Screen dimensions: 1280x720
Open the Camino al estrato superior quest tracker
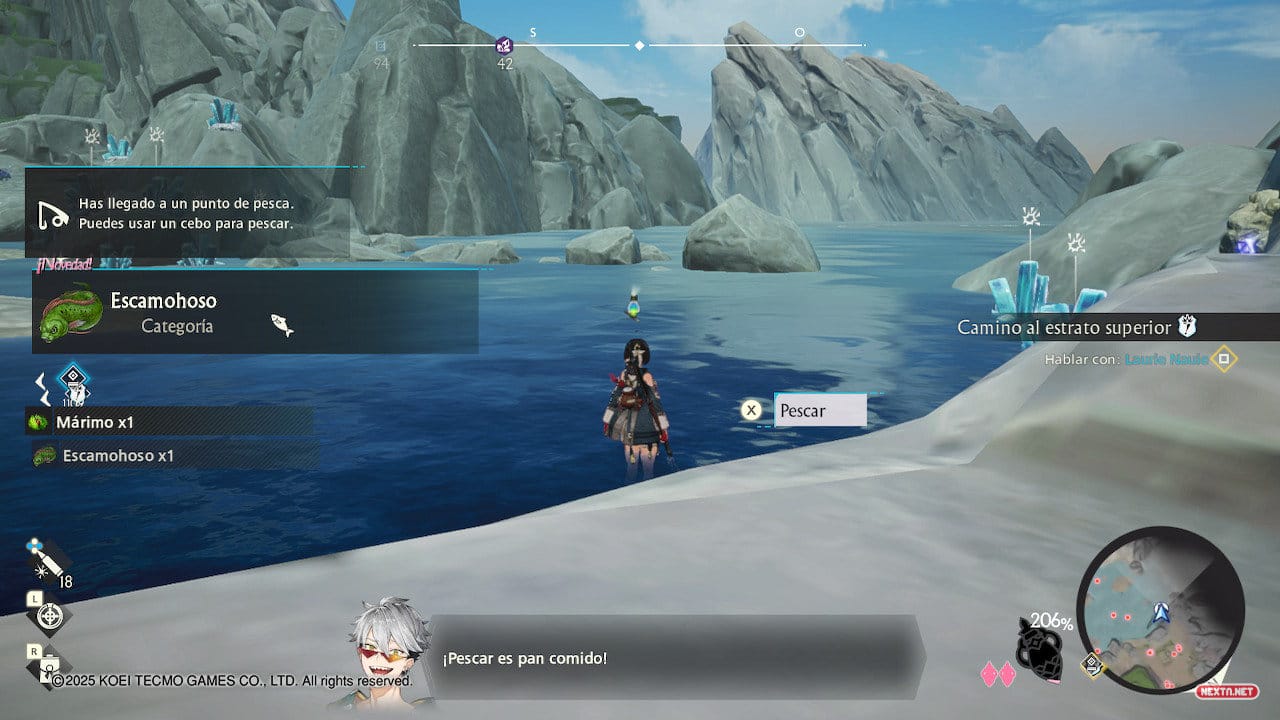(x=1076, y=327)
